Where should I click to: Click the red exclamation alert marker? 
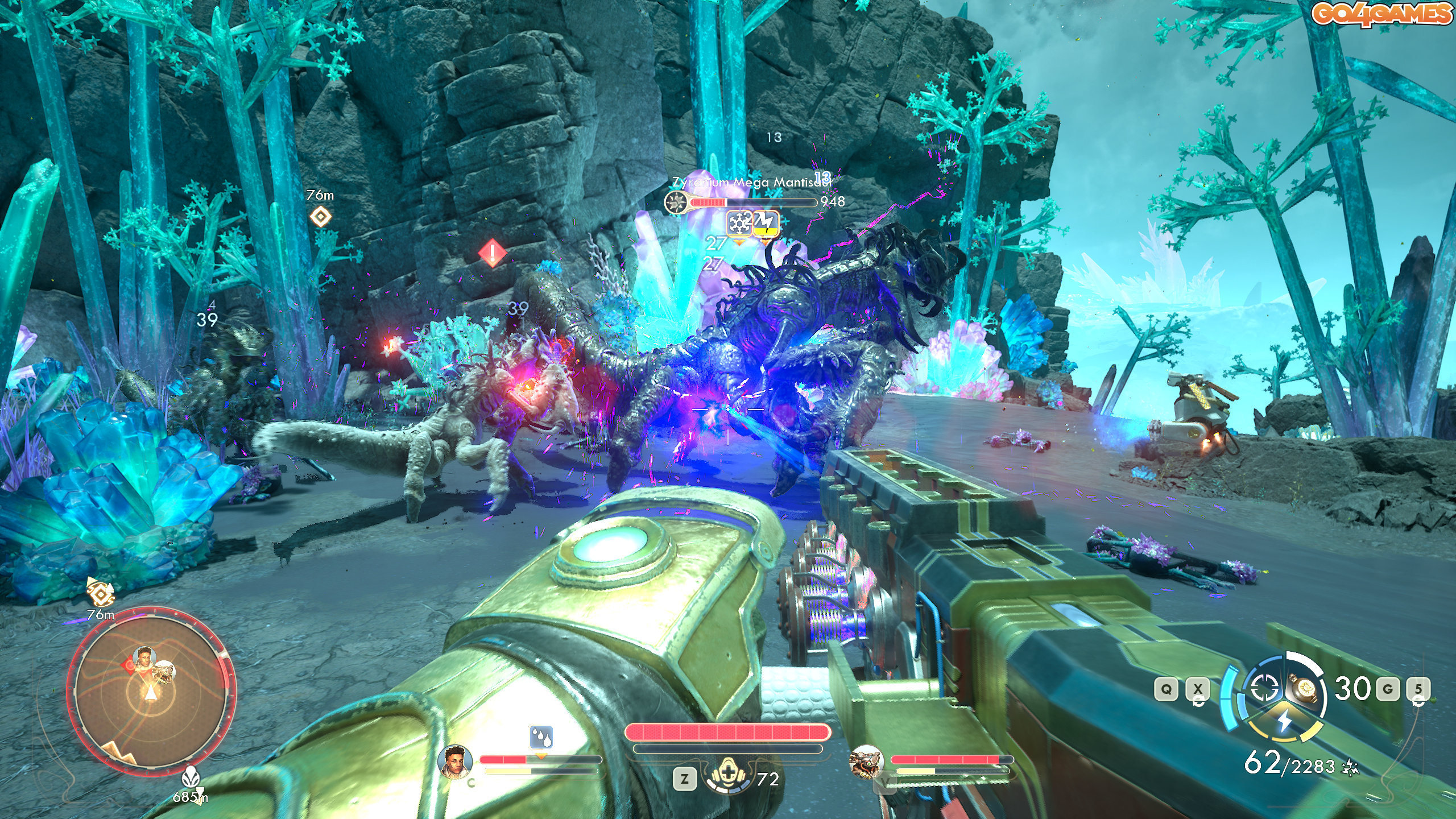tap(493, 252)
